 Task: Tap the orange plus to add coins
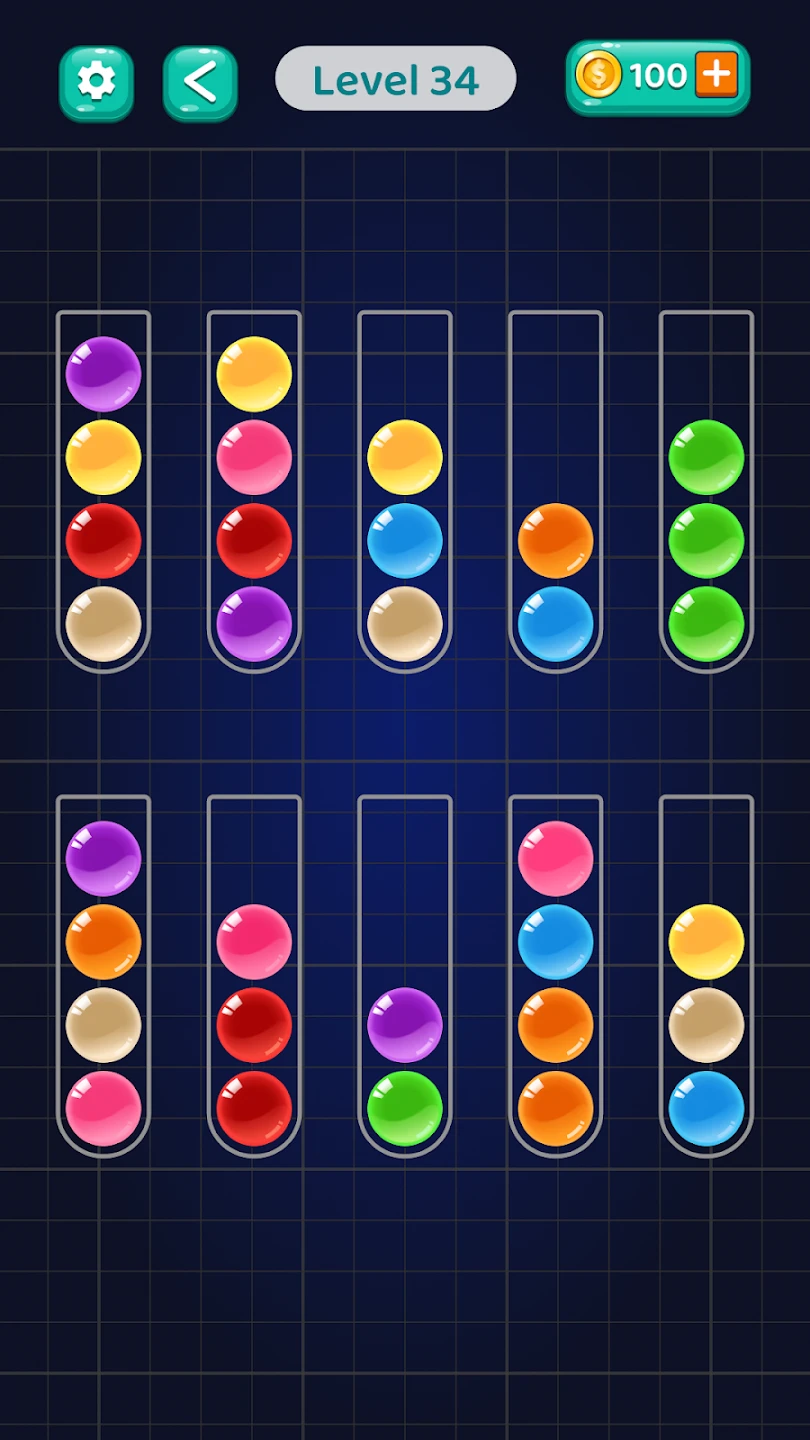click(x=716, y=75)
